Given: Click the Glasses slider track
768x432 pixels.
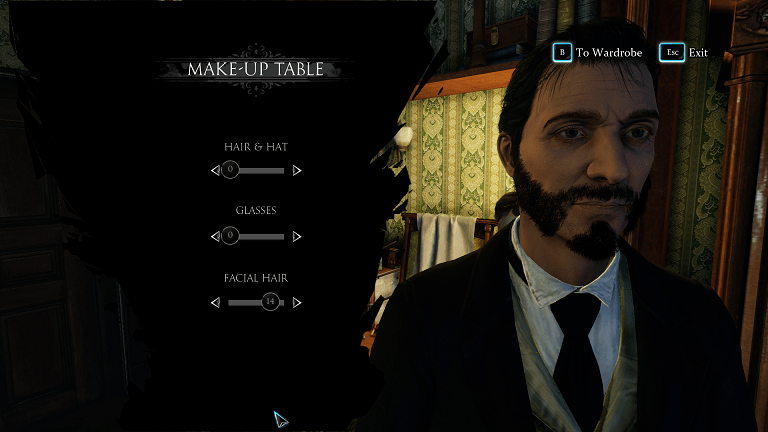Looking at the screenshot, I should [x=256, y=237].
